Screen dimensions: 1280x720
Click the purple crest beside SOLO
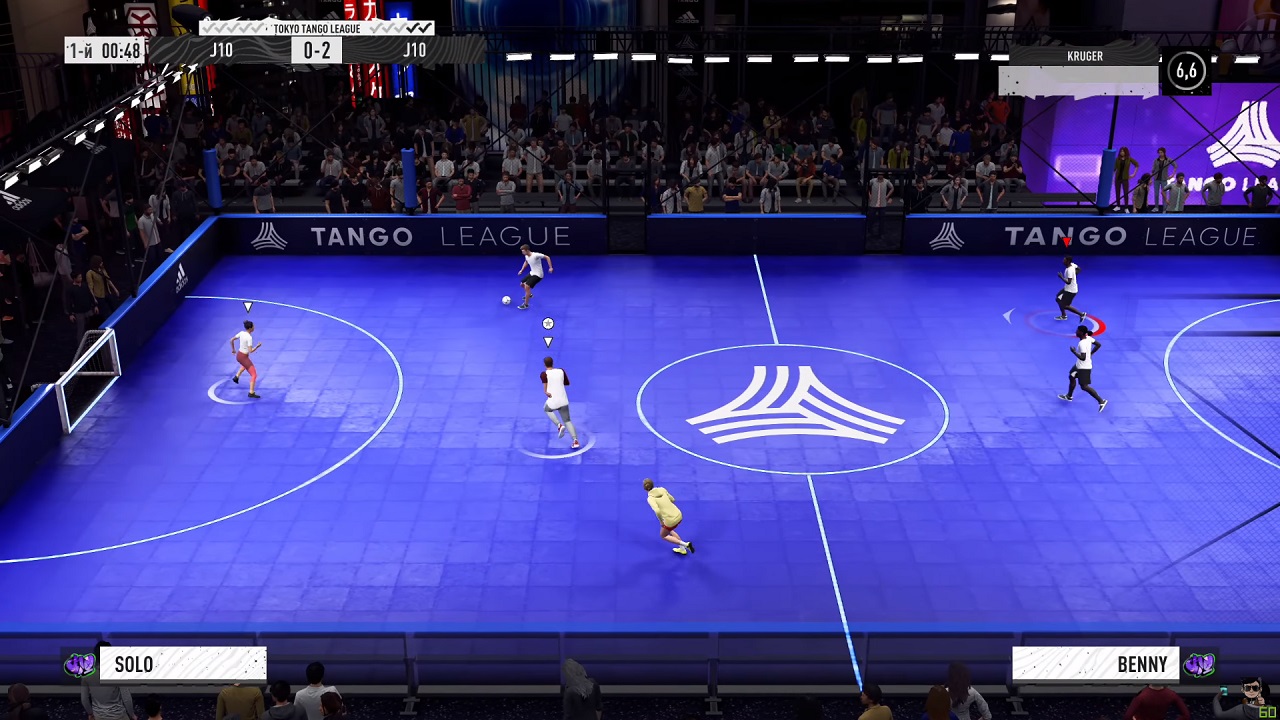pyautogui.click(x=80, y=665)
